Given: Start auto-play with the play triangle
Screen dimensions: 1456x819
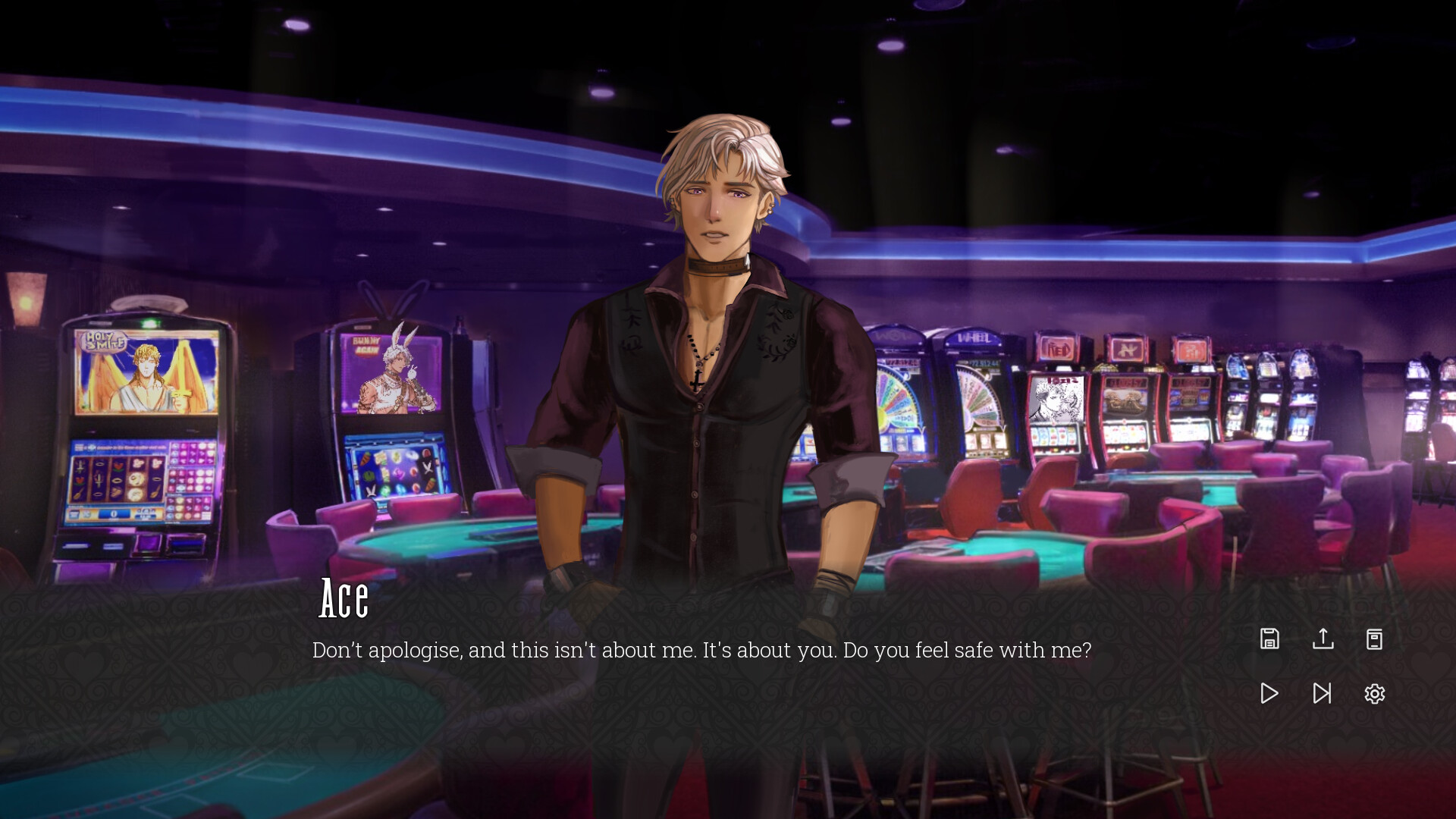Looking at the screenshot, I should pos(1269,693).
